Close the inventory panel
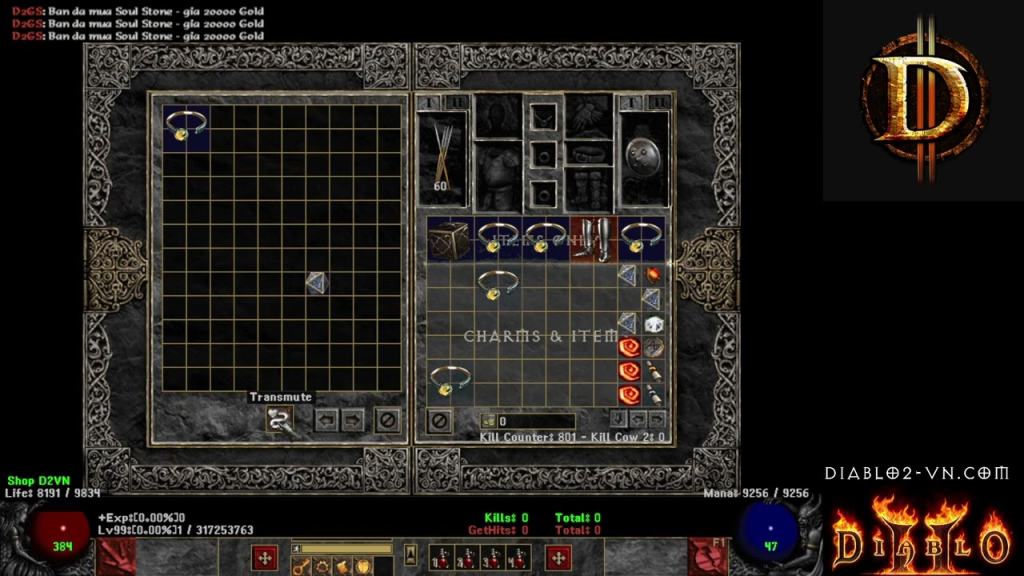The width and height of the screenshot is (1024, 576). pyautogui.click(x=439, y=421)
